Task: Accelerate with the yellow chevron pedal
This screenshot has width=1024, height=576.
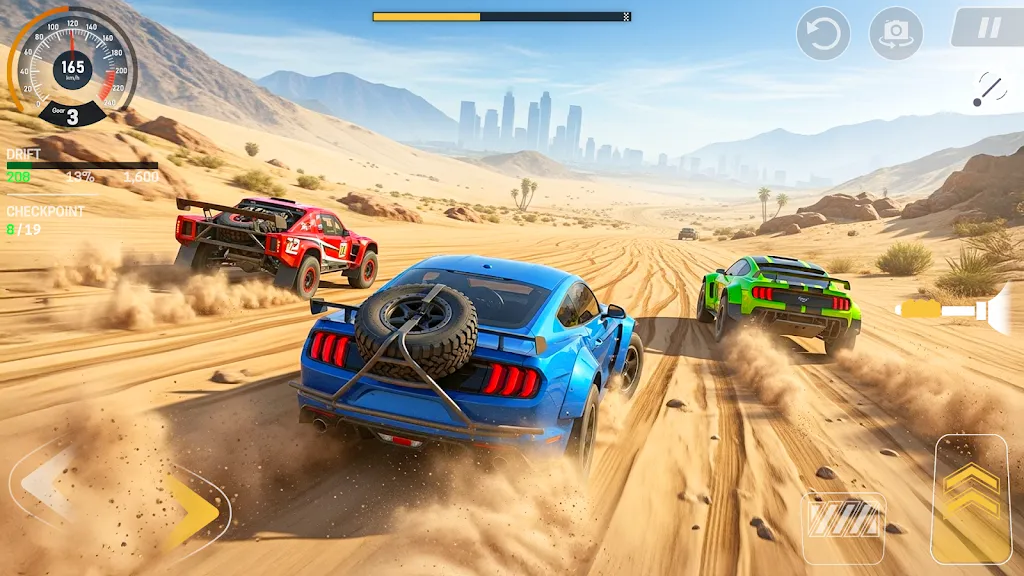Action: click(970, 499)
